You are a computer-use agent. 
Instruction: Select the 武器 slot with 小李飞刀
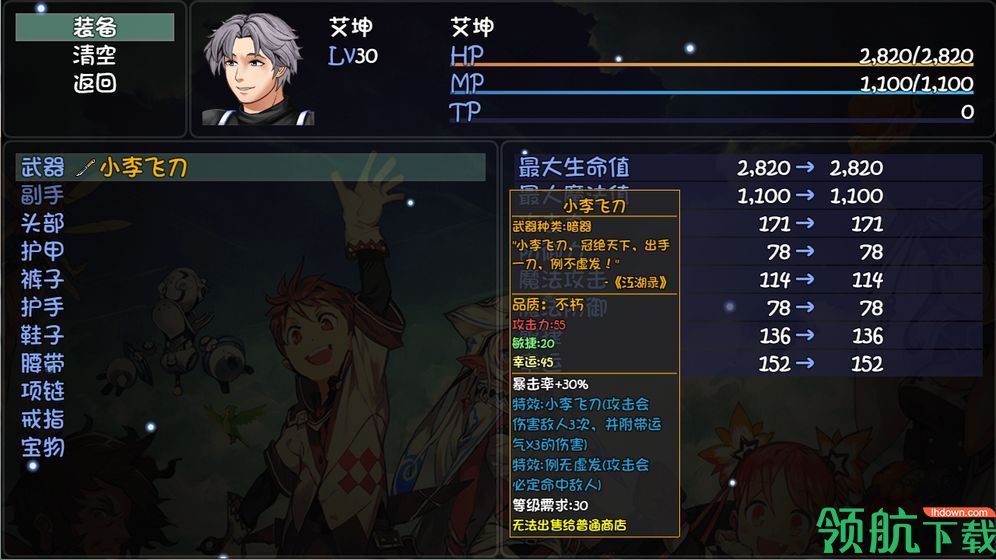tap(250, 167)
